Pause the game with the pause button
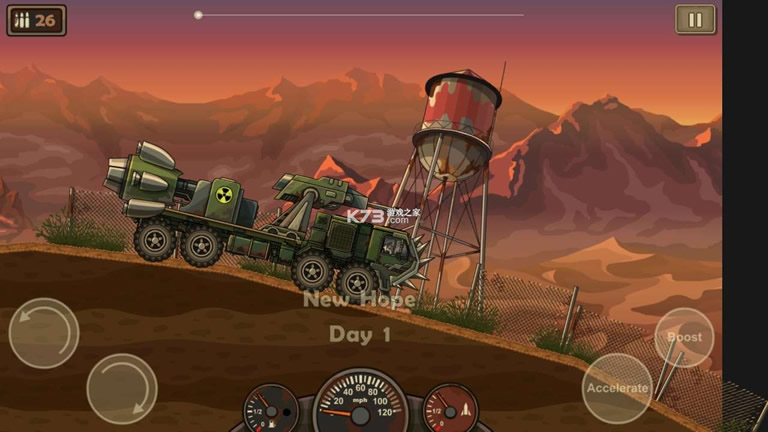The image size is (768, 432). point(695,20)
